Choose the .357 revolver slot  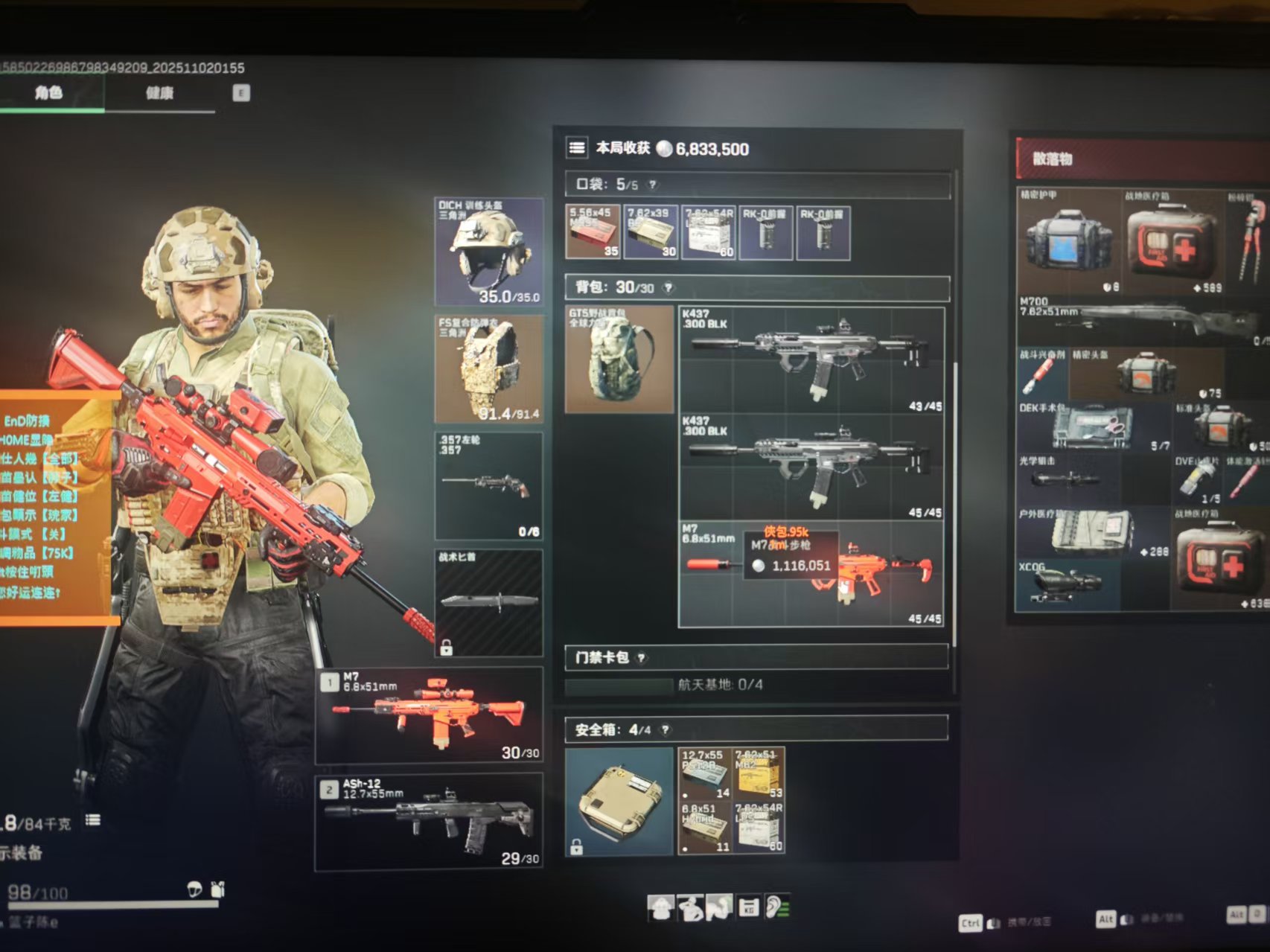pos(488,485)
